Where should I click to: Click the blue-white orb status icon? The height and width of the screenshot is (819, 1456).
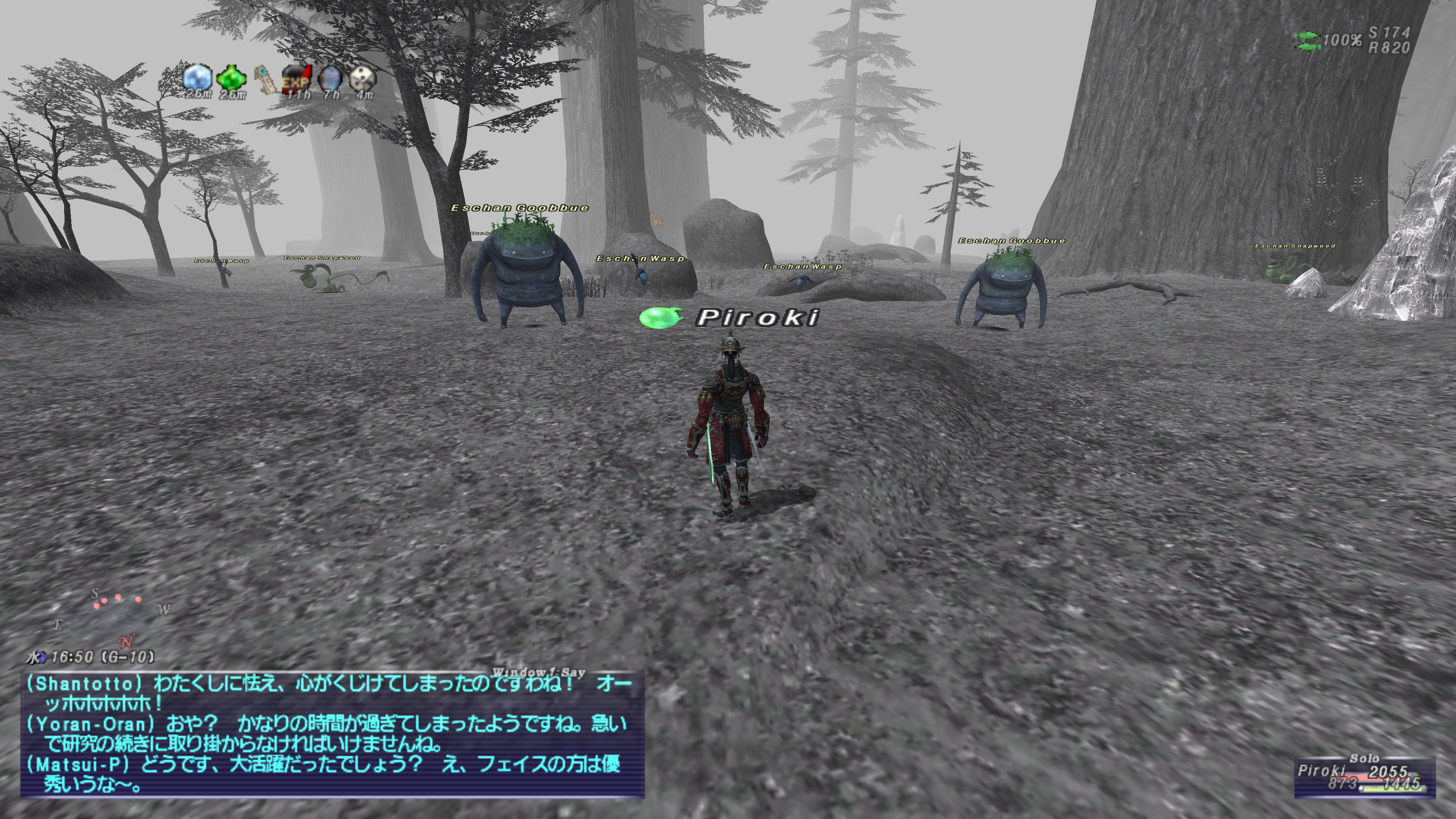click(x=197, y=77)
